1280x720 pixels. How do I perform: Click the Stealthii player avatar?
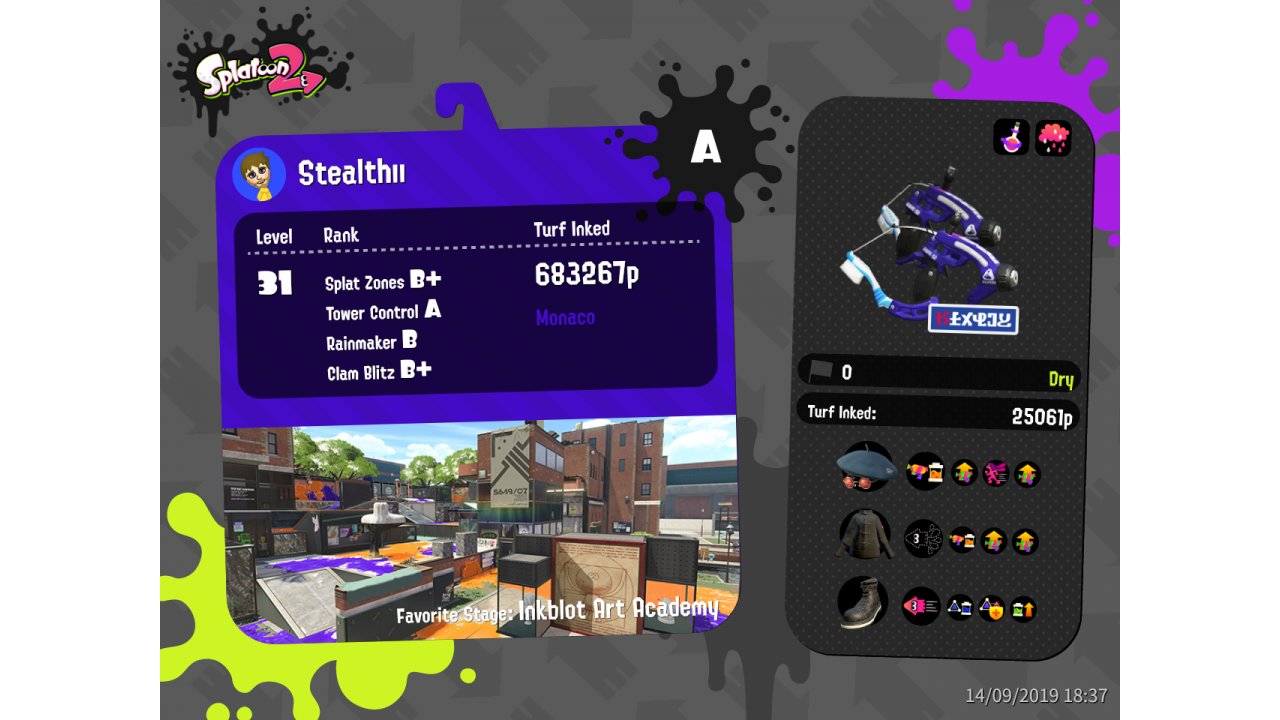(259, 175)
